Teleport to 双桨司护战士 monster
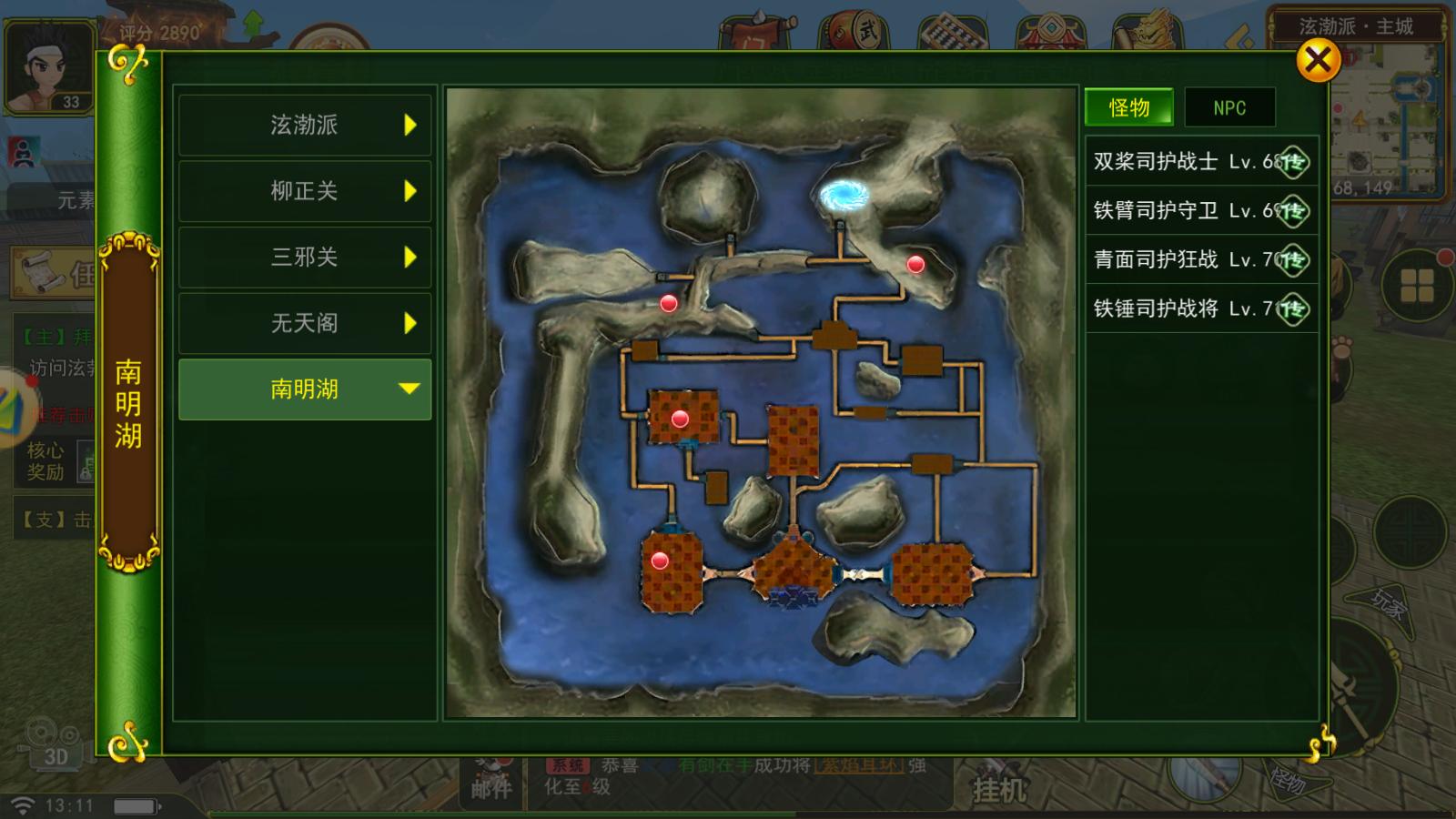Image resolution: width=1456 pixels, height=819 pixels. [x=1291, y=162]
